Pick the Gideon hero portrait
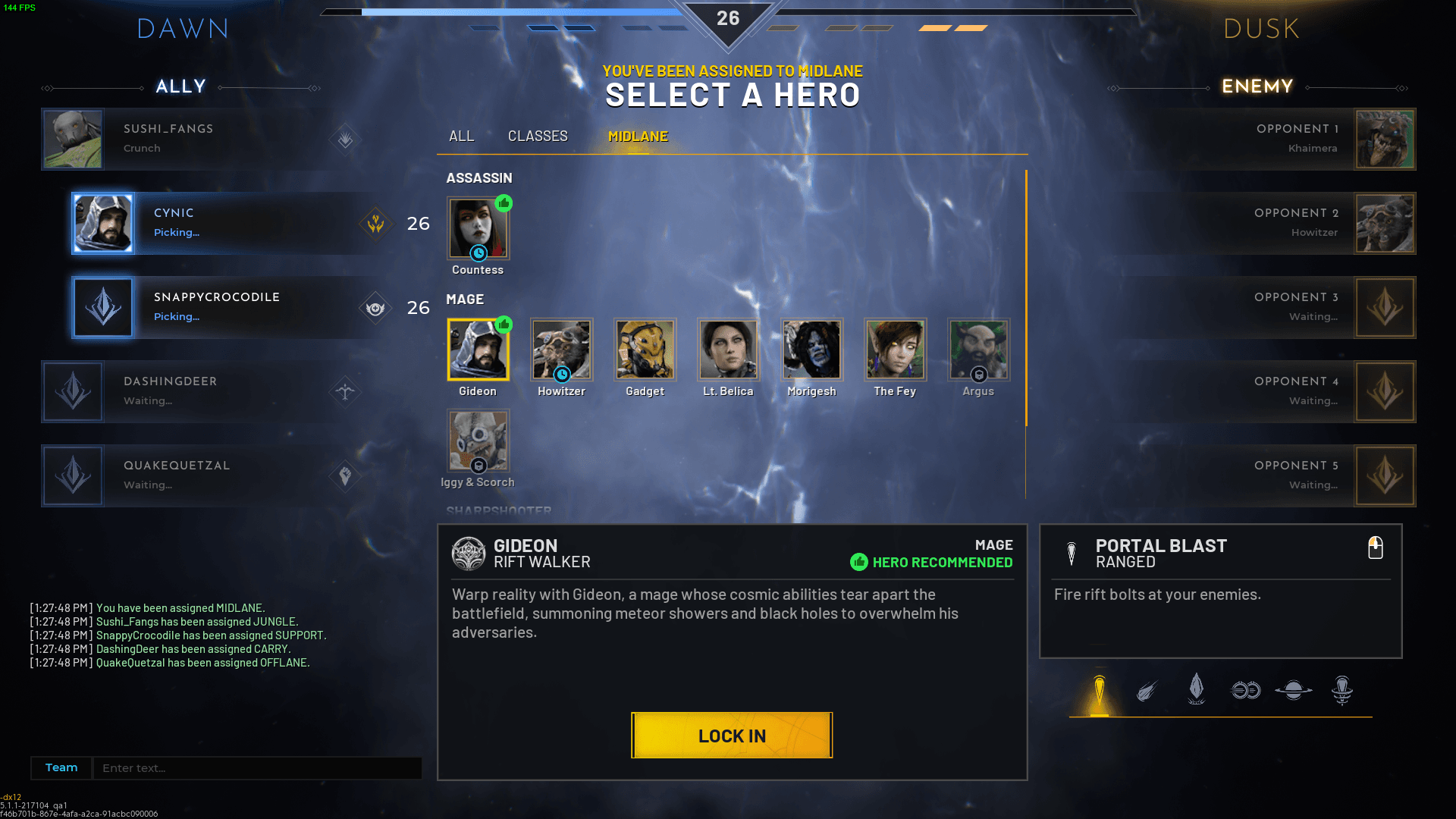1456x819 pixels. tap(478, 350)
